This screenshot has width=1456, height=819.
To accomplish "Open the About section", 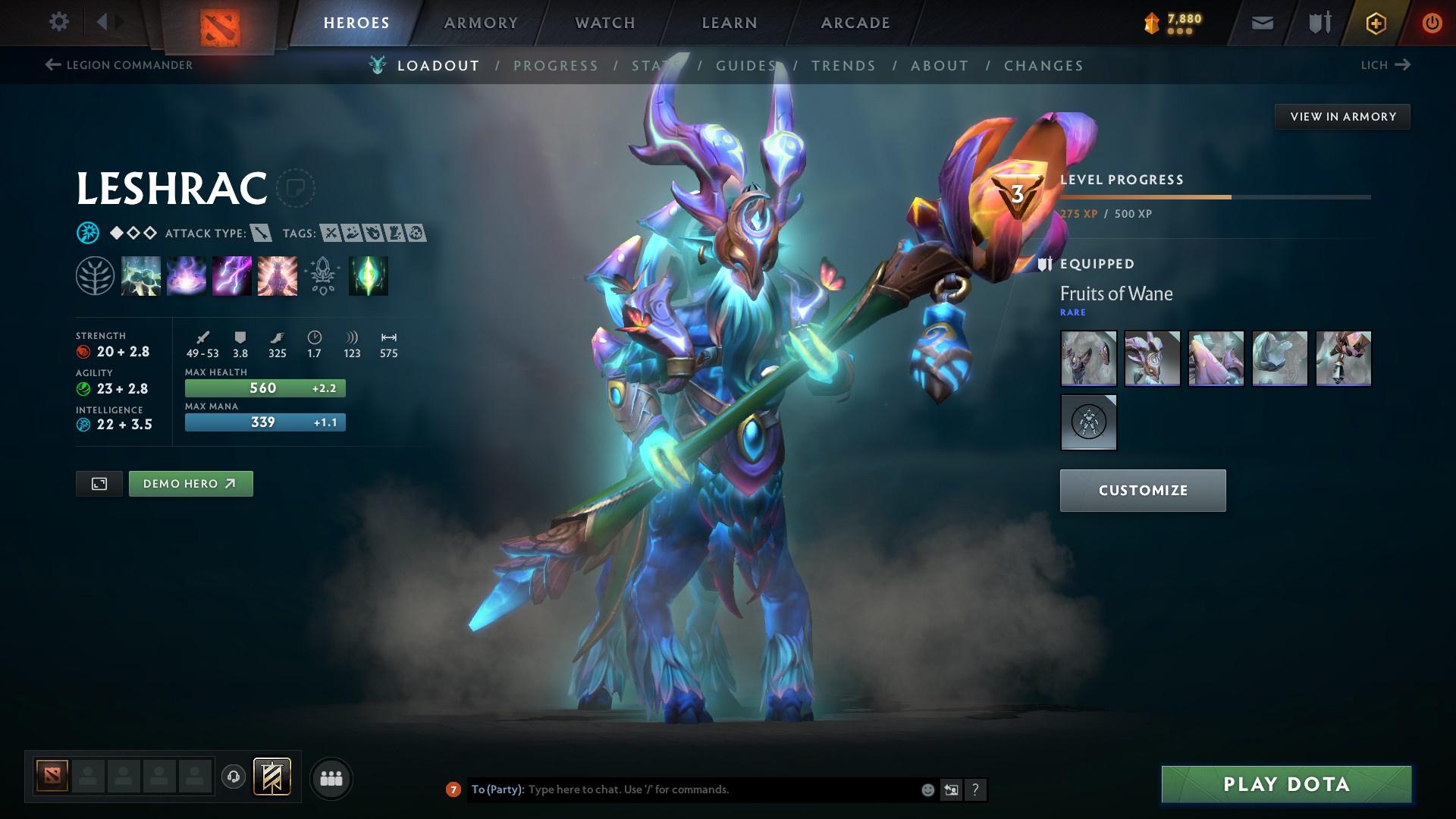I will tap(940, 66).
